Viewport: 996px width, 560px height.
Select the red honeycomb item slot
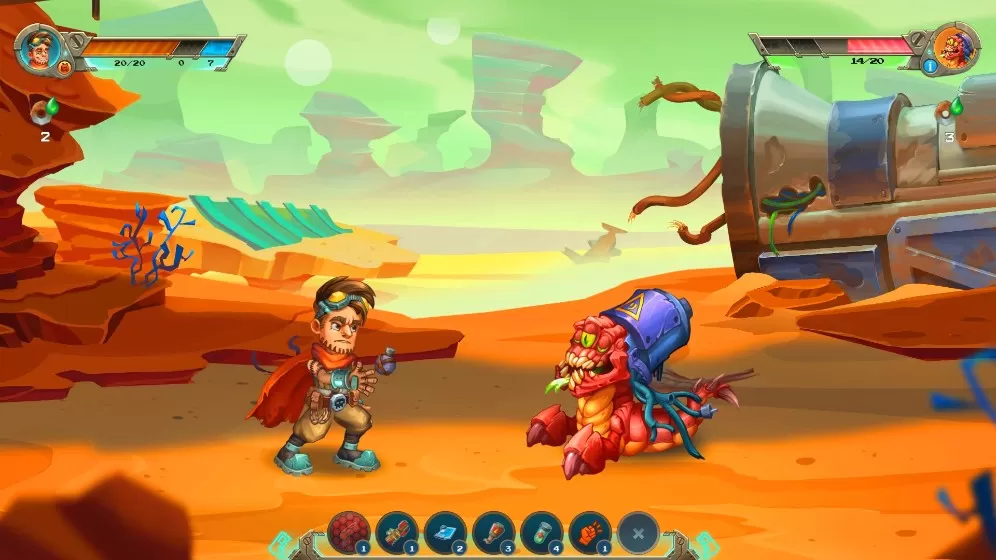click(349, 532)
